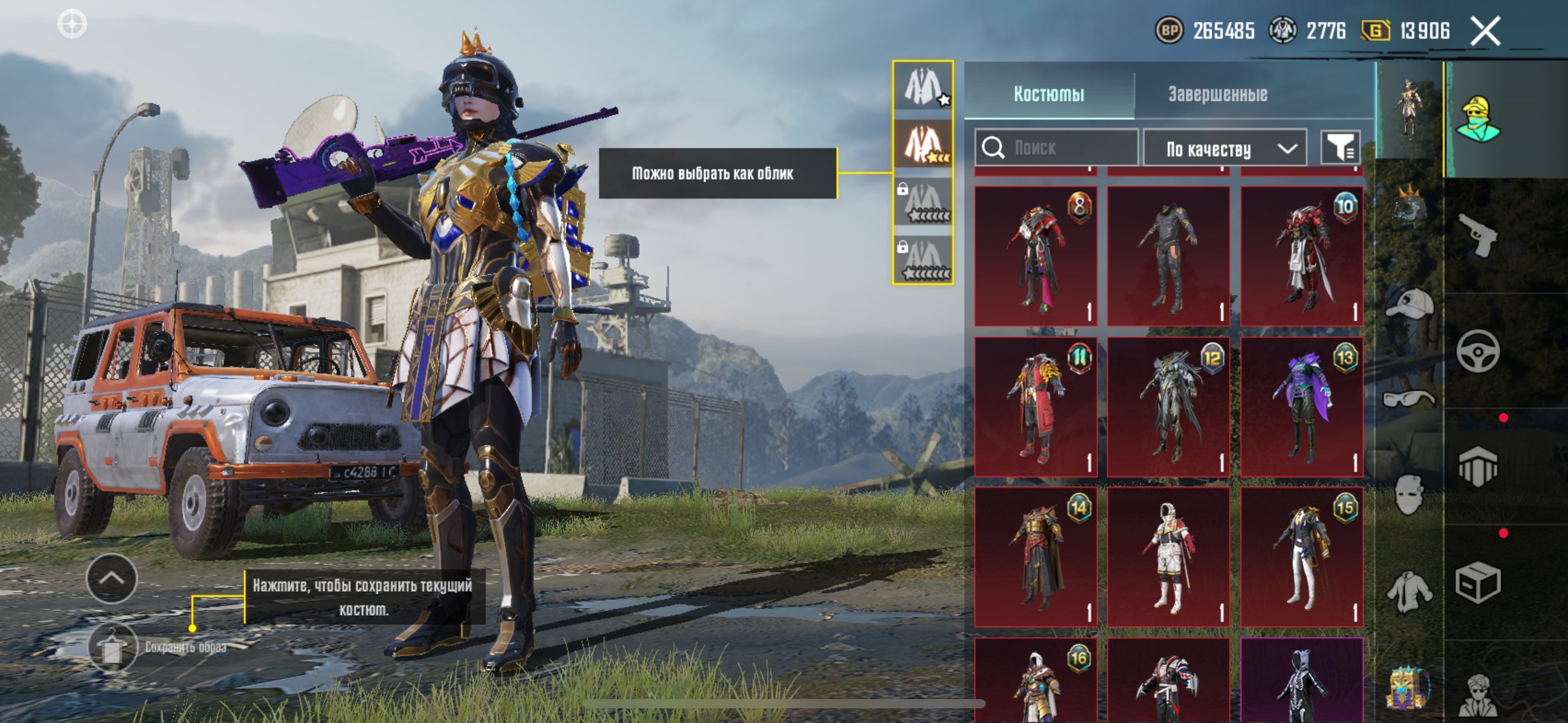Viewport: 1568px width, 723px height.
Task: Click the crosshair icon in top-left corner
Action: [x=72, y=24]
